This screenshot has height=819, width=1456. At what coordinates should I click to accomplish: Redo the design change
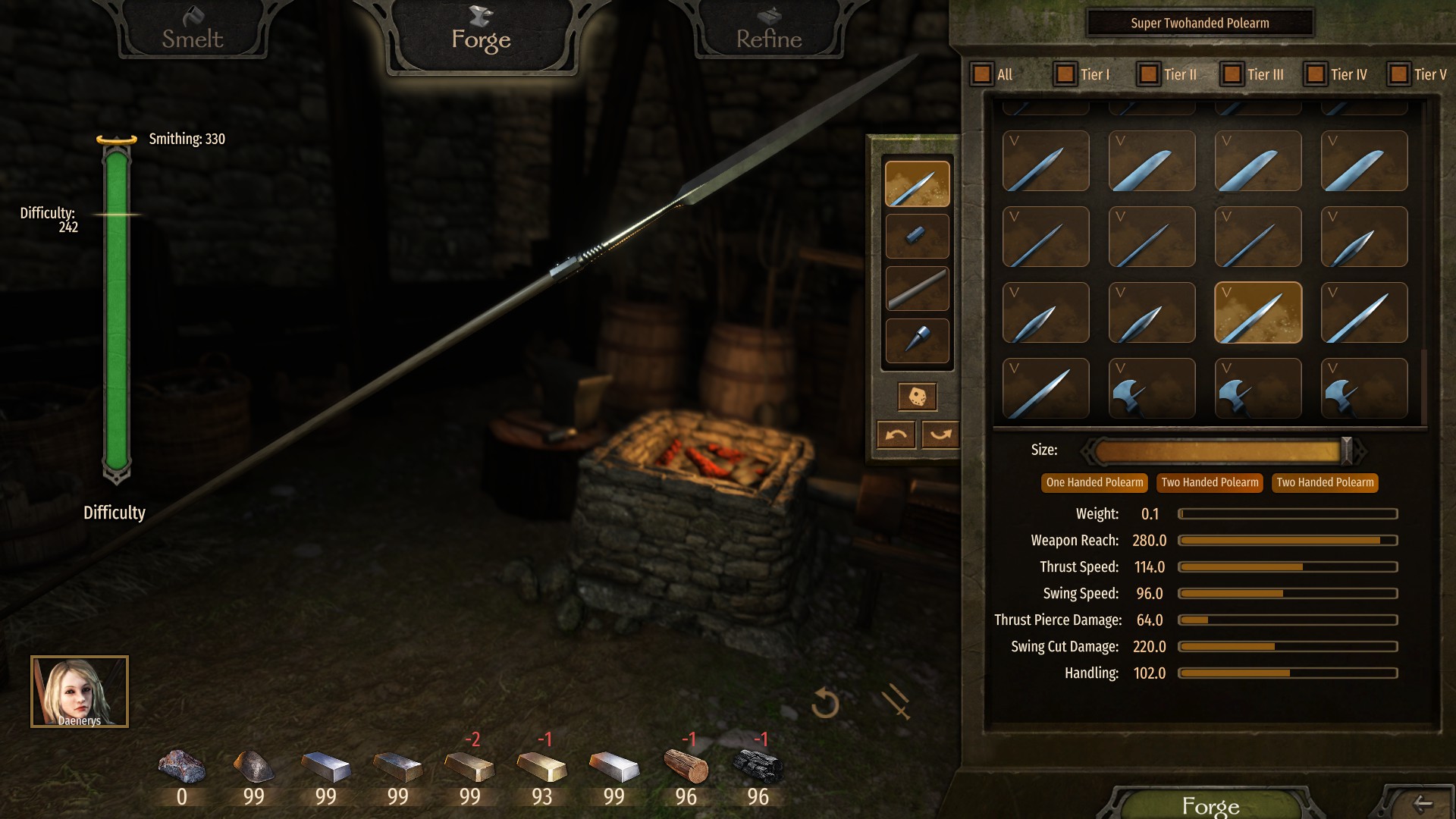[940, 435]
